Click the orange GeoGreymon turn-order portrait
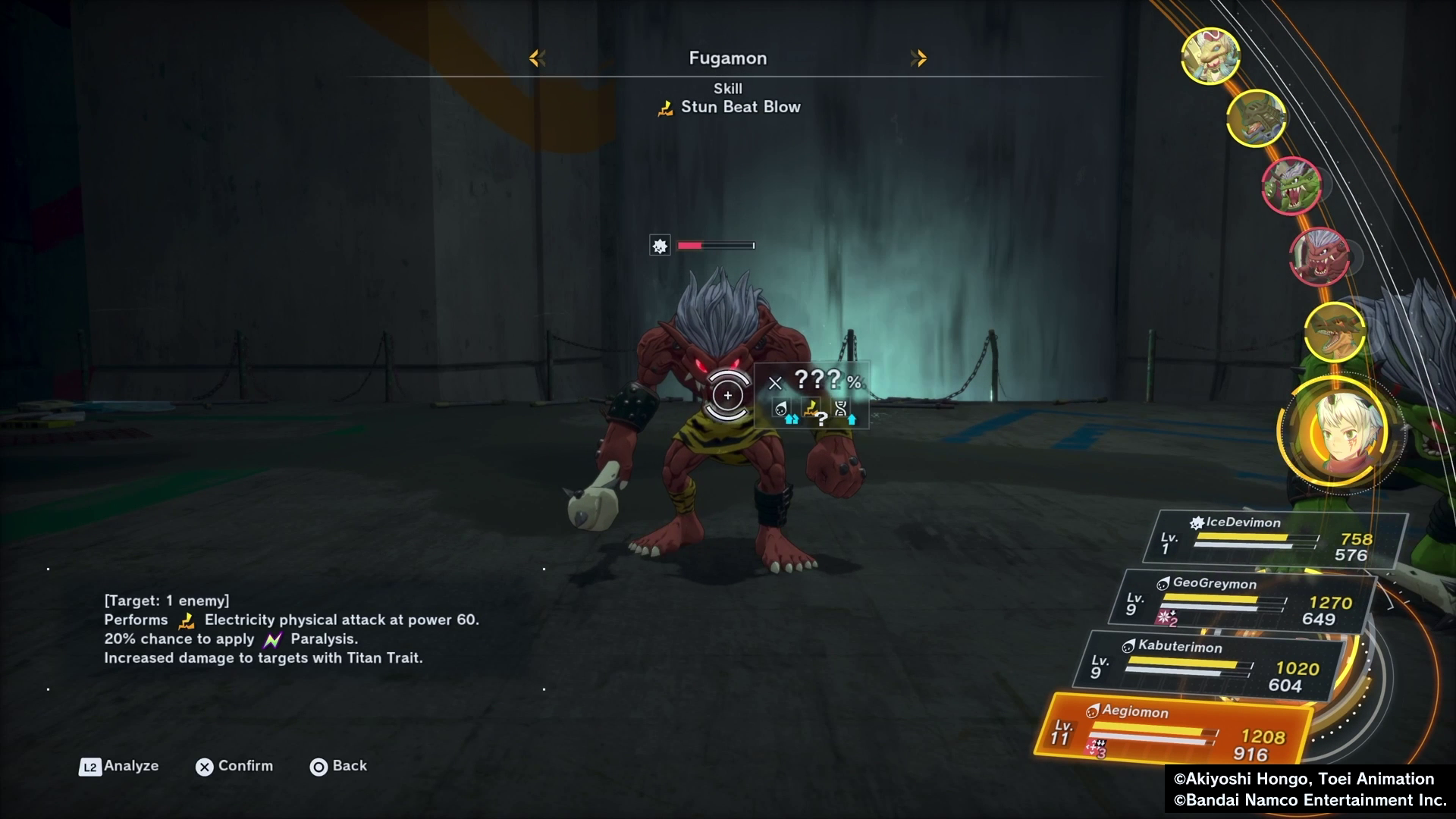The image size is (1456, 819). pos(1334,331)
